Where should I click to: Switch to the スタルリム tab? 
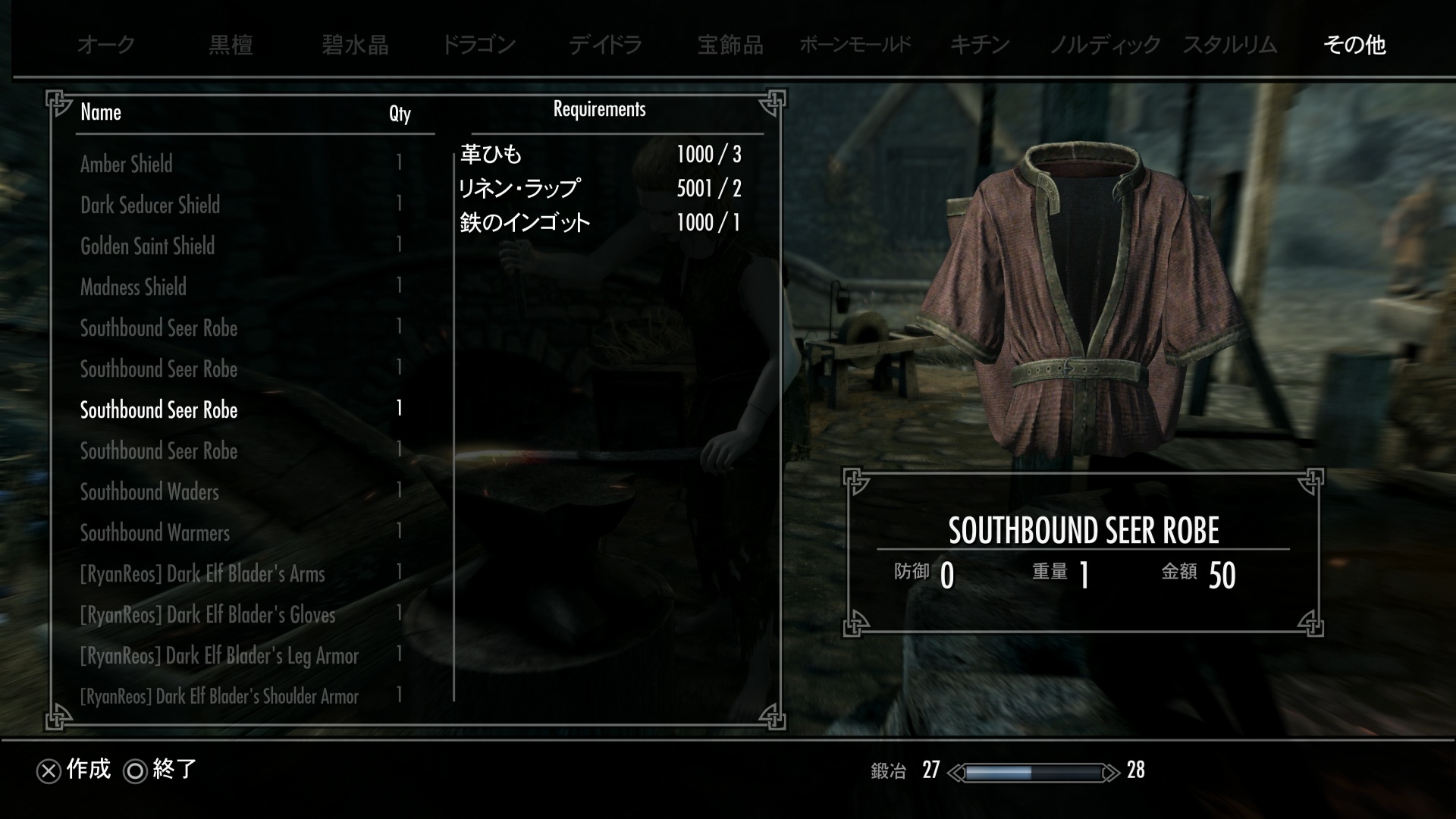click(x=1230, y=45)
